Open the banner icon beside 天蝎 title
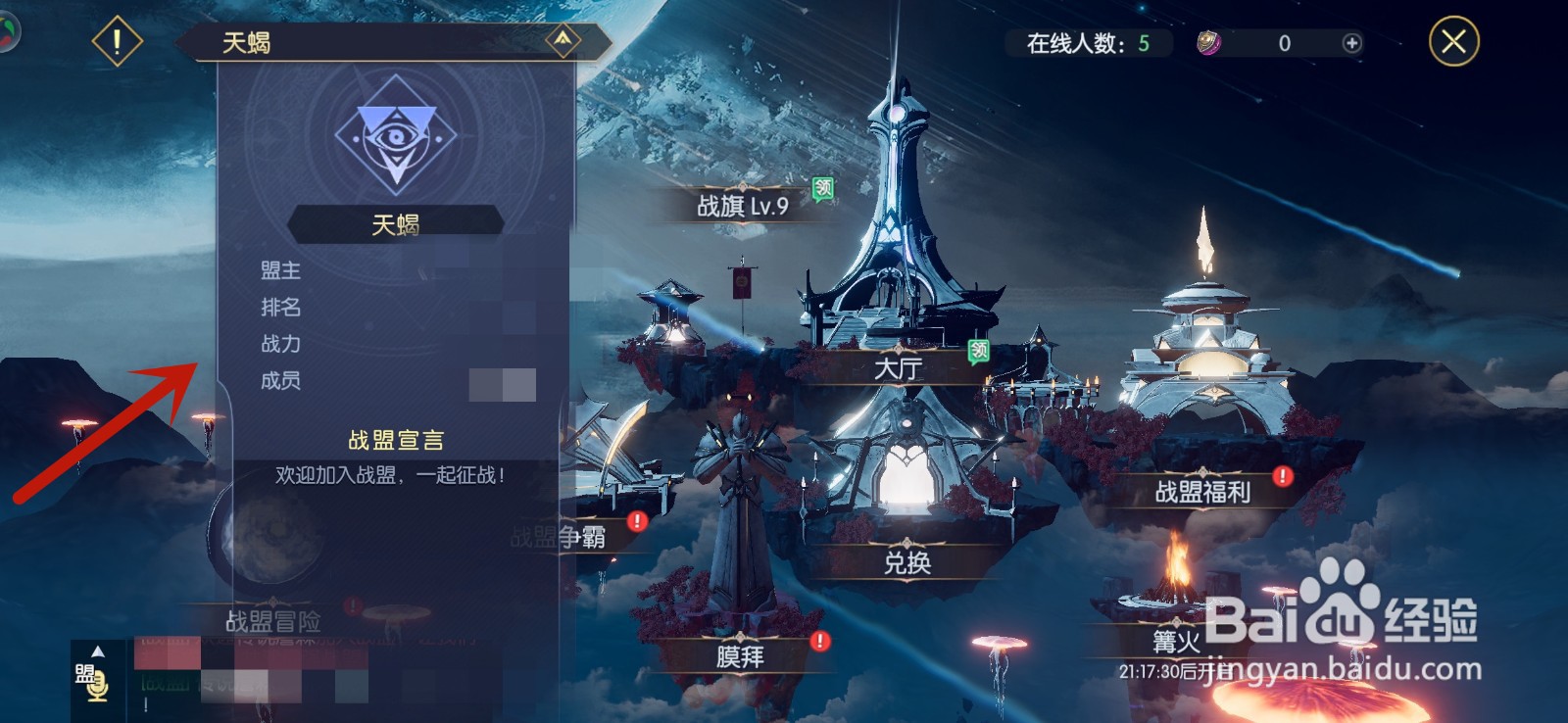The height and width of the screenshot is (723, 1568). 562,40
